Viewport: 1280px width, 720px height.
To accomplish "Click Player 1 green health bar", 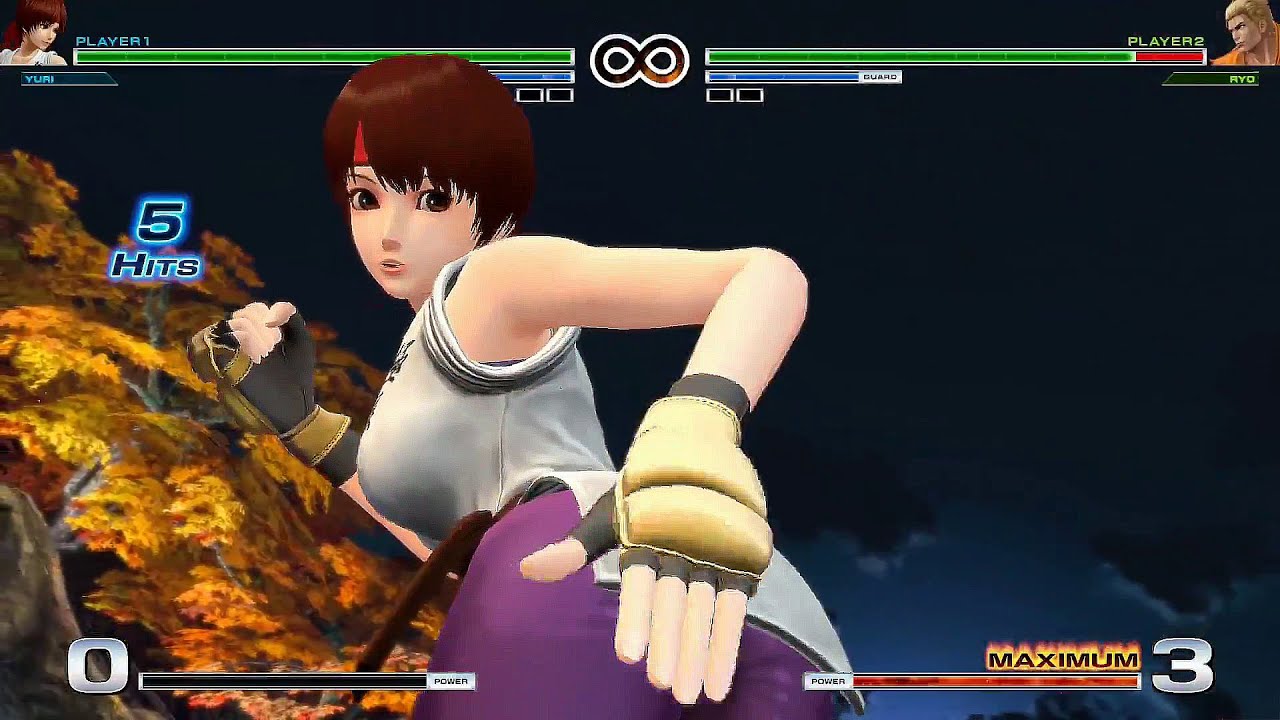I will (300, 57).
